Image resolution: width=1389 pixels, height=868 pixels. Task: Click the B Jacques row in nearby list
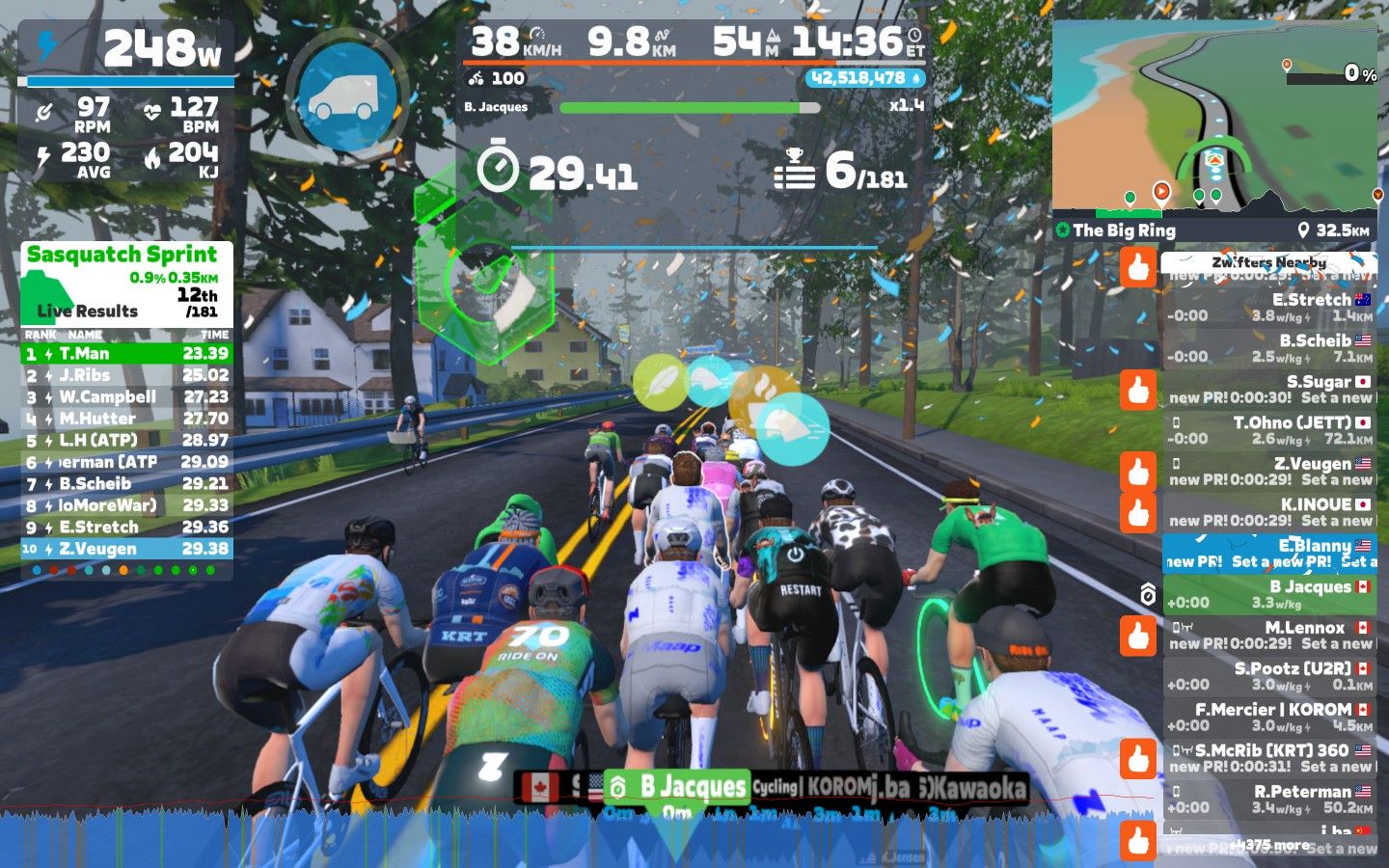[1268, 594]
